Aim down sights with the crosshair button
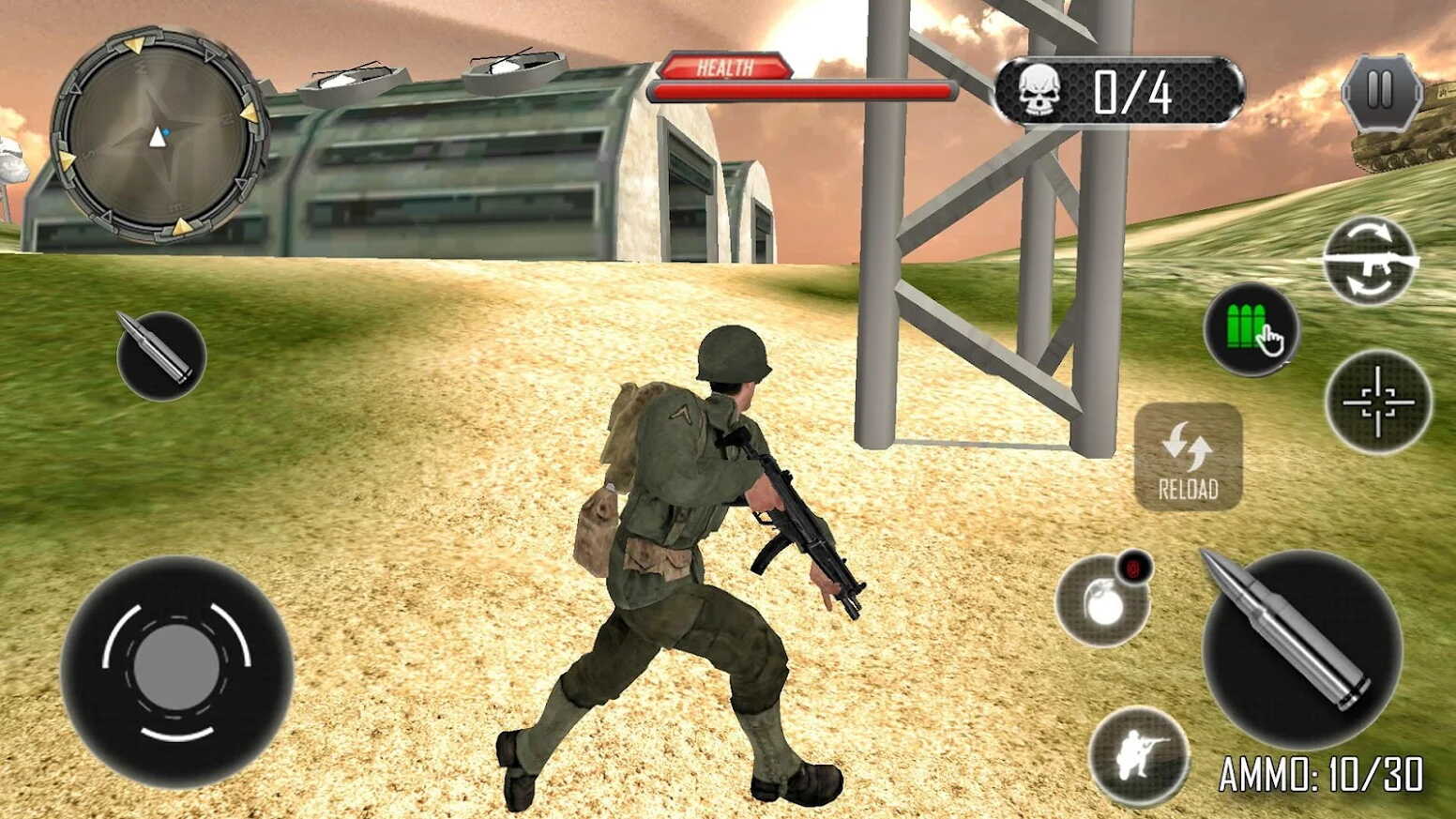The height and width of the screenshot is (819, 1456). 1377,402
